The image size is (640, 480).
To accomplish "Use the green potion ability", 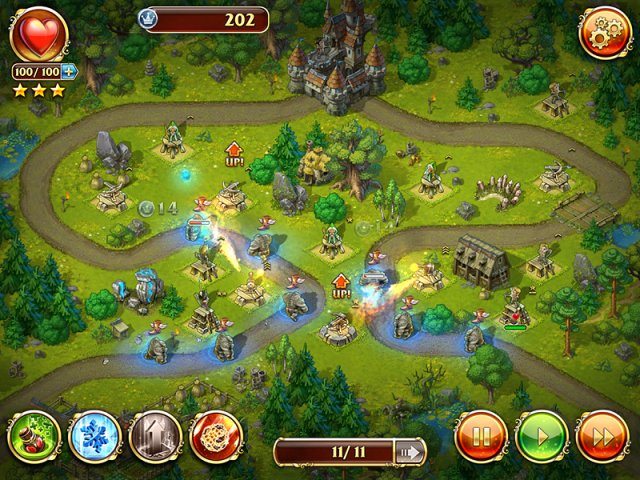I will point(35,437).
